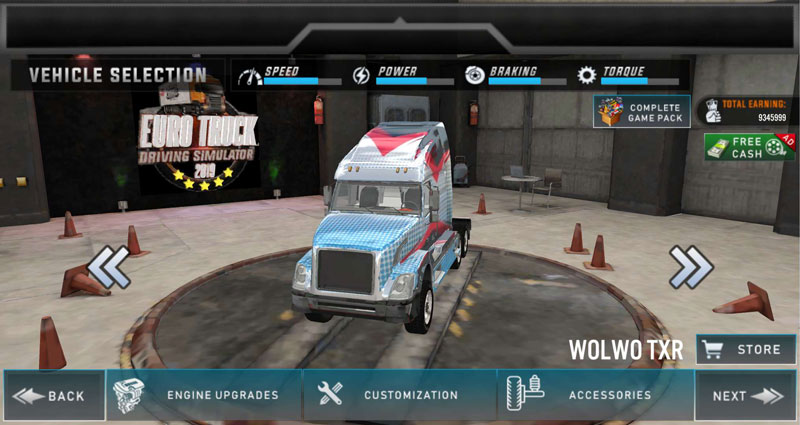Claim Free Cash by watching an ad
This screenshot has height=425, width=800.
pyautogui.click(x=749, y=147)
